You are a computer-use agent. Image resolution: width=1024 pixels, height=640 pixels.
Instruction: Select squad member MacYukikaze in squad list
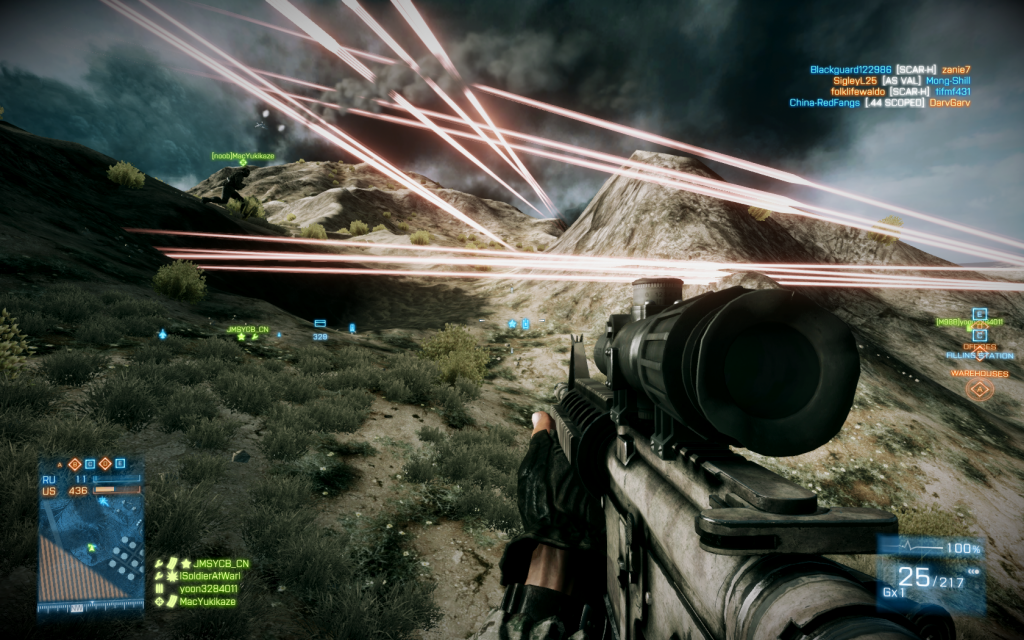tap(208, 601)
